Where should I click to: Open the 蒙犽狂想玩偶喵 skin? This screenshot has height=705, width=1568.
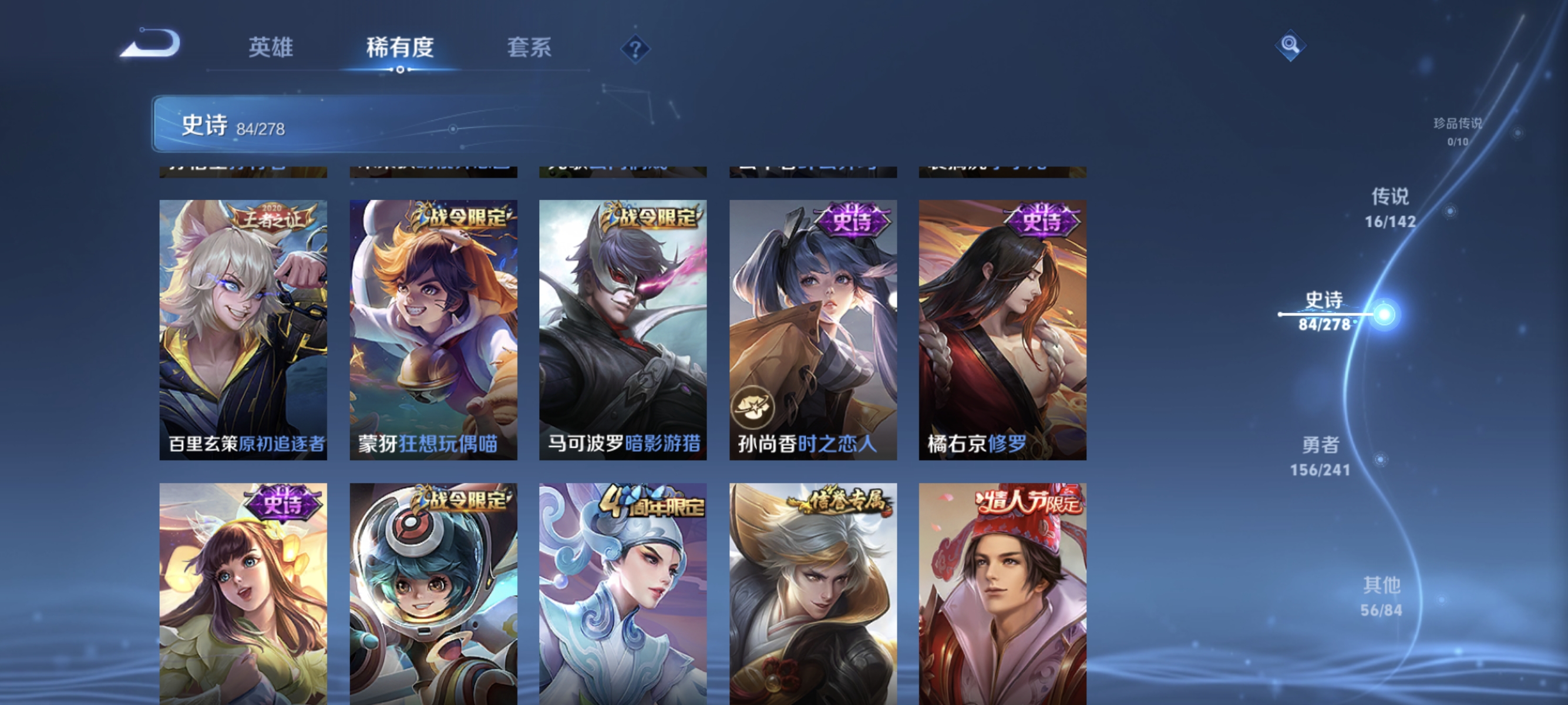433,329
